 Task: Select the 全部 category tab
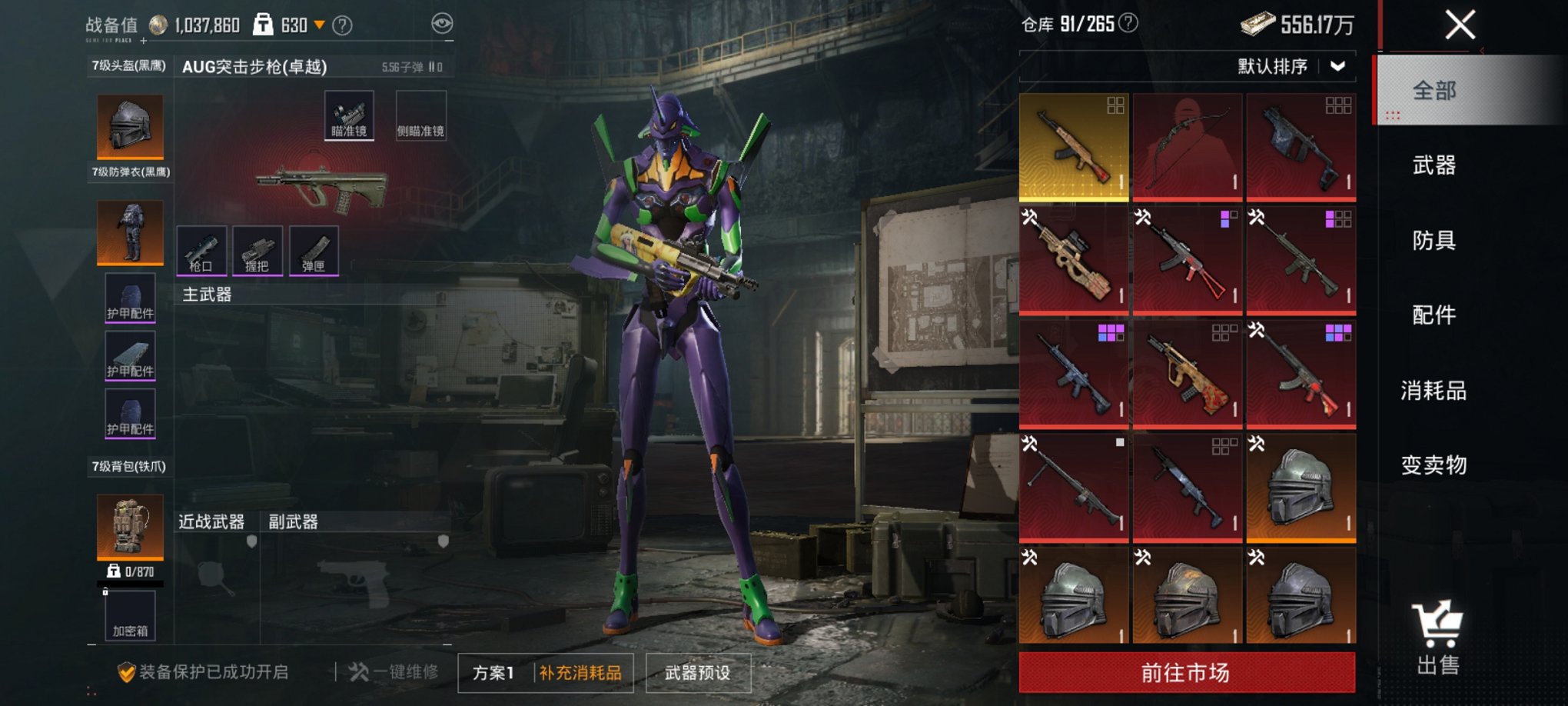point(1433,91)
